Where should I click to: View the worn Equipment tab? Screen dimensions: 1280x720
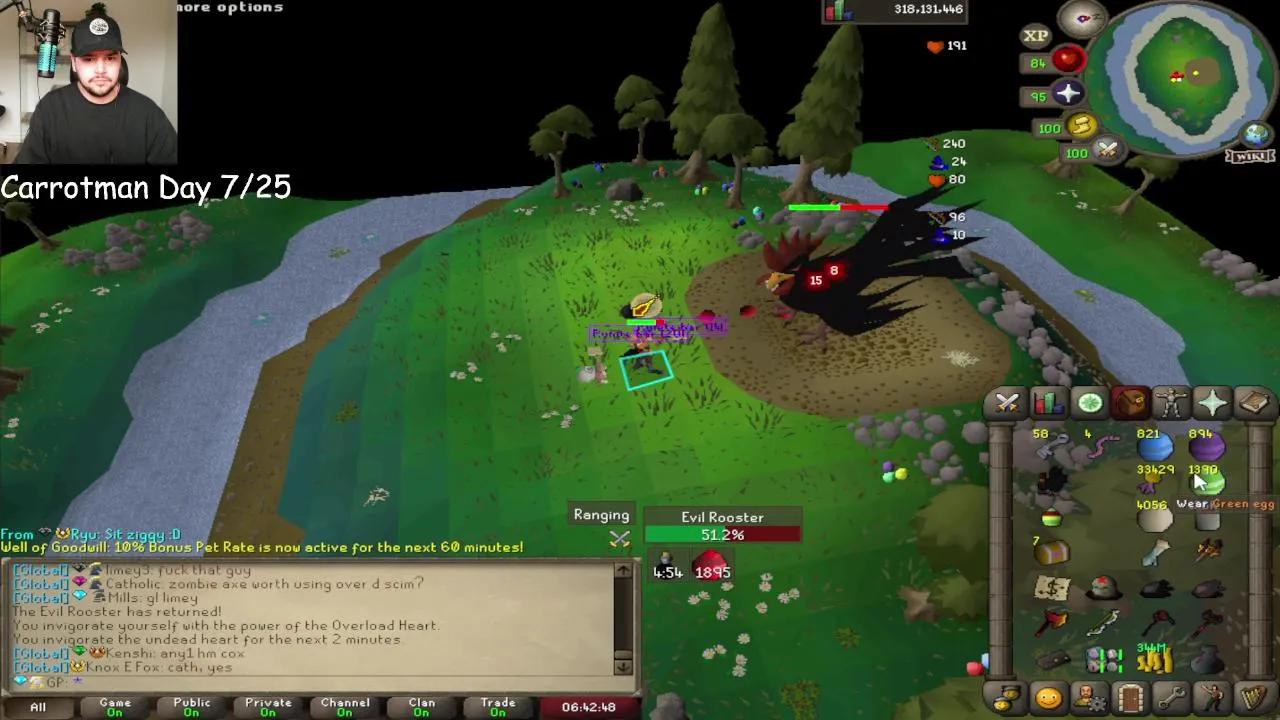[x=1170, y=403]
